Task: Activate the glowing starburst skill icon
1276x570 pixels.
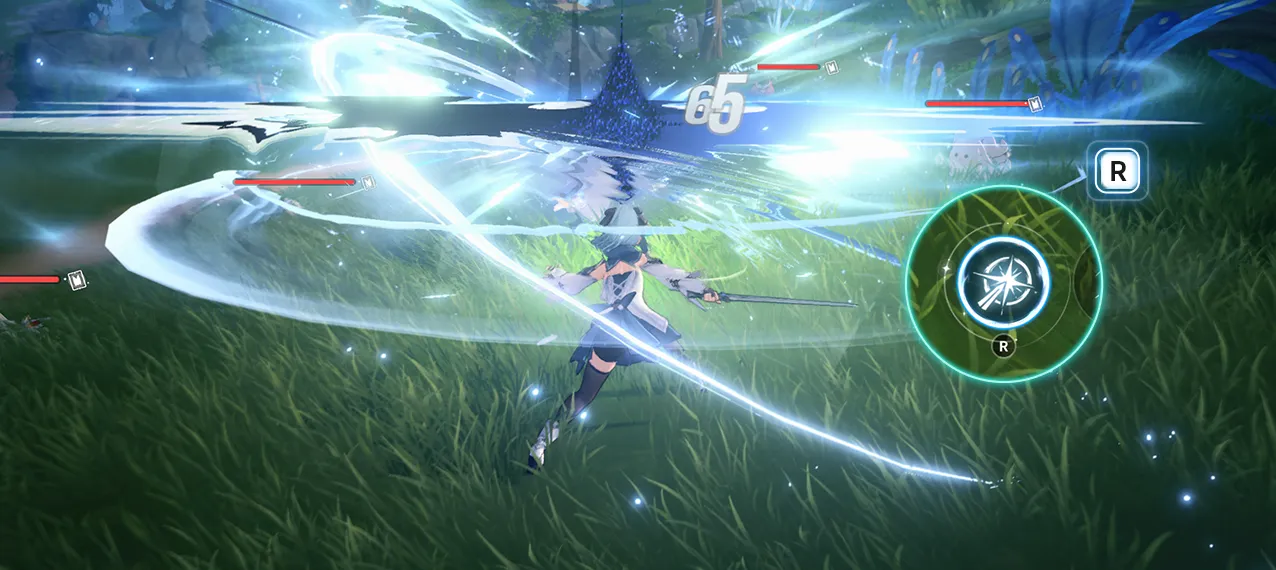Action: (1003, 281)
